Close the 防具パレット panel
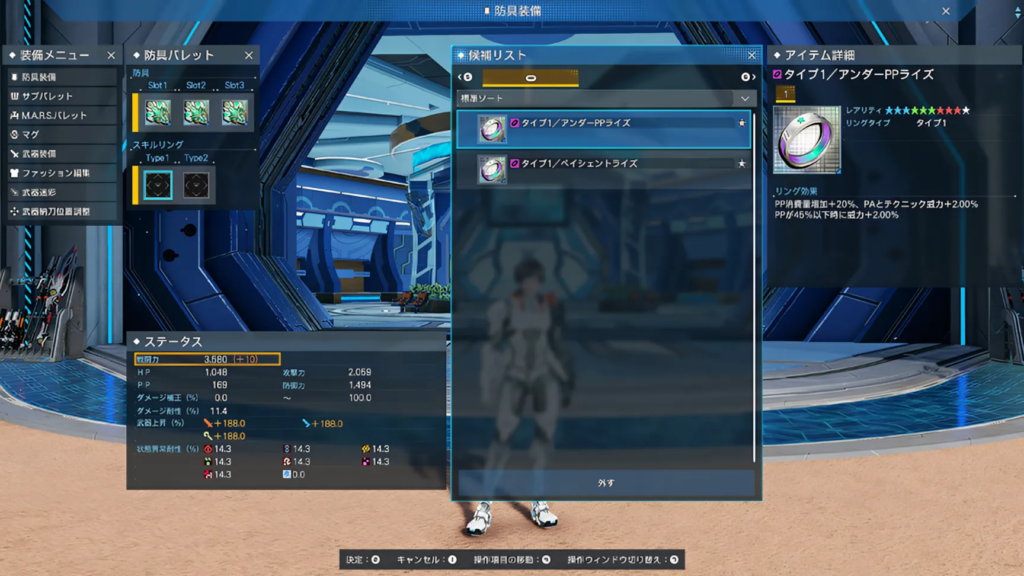Screen dimensions: 1024x576 [249, 56]
